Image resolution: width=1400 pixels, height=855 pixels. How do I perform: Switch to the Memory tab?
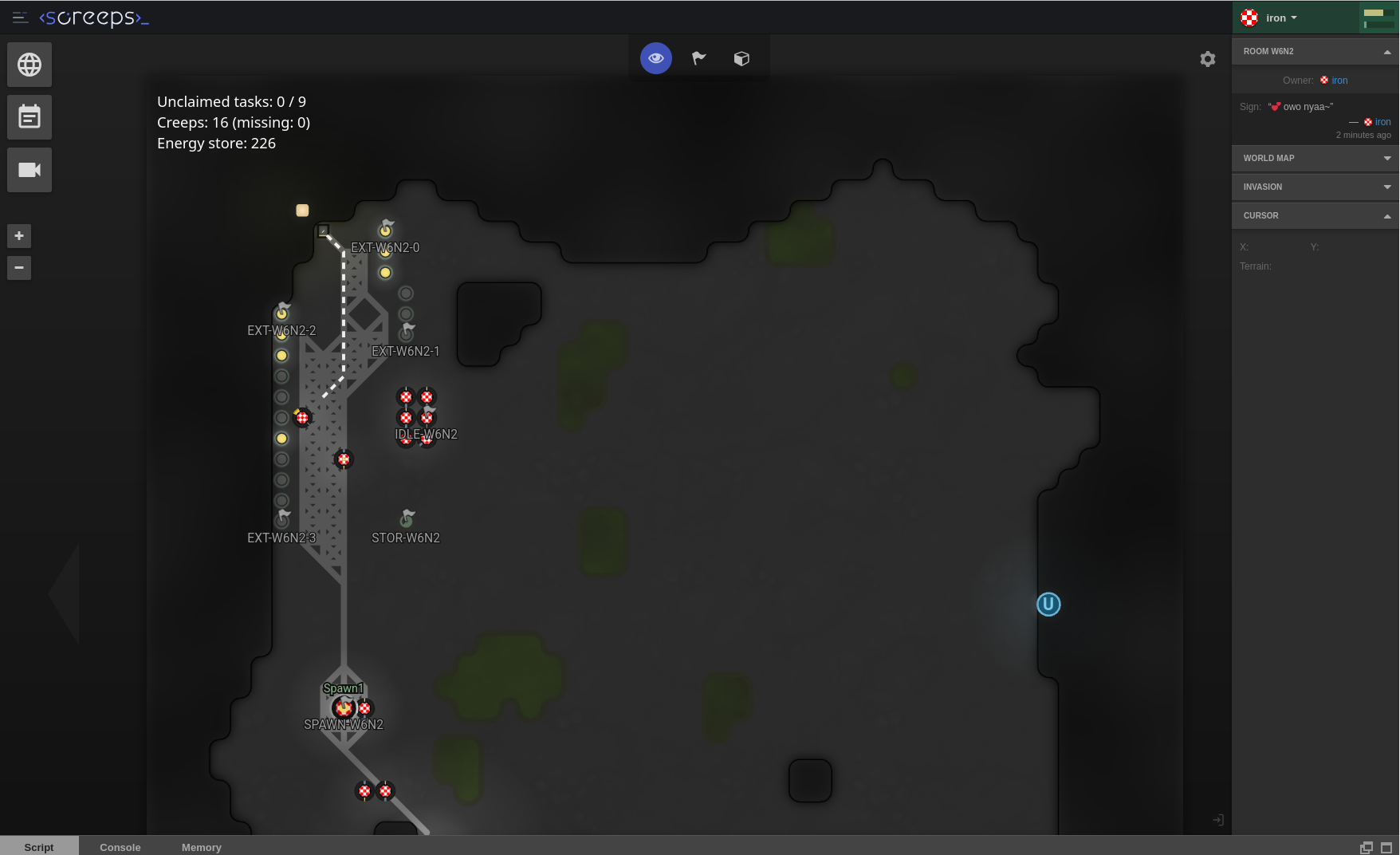pyautogui.click(x=201, y=847)
